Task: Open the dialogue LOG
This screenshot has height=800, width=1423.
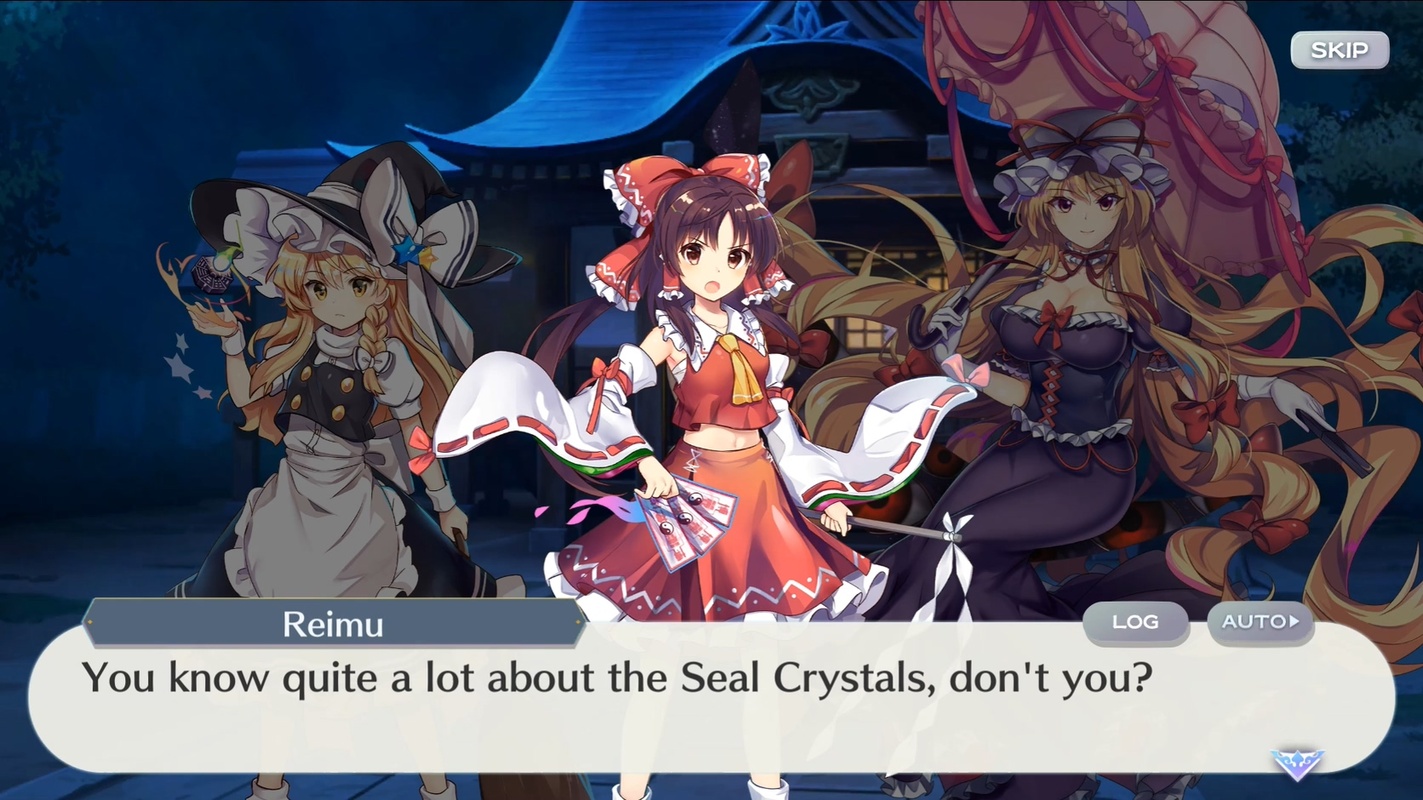Action: (x=1135, y=622)
